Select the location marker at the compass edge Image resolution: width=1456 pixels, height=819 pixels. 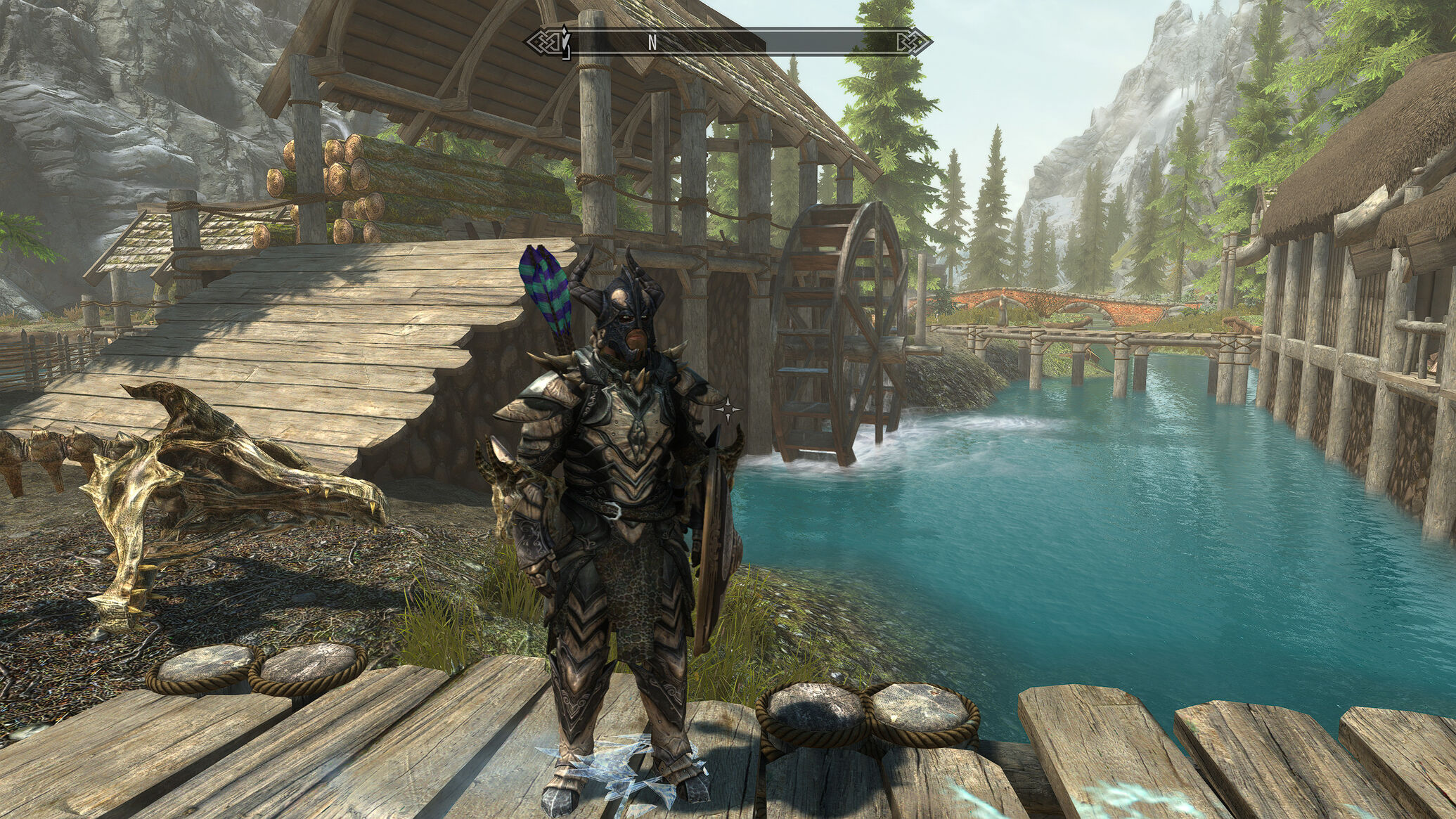click(565, 41)
